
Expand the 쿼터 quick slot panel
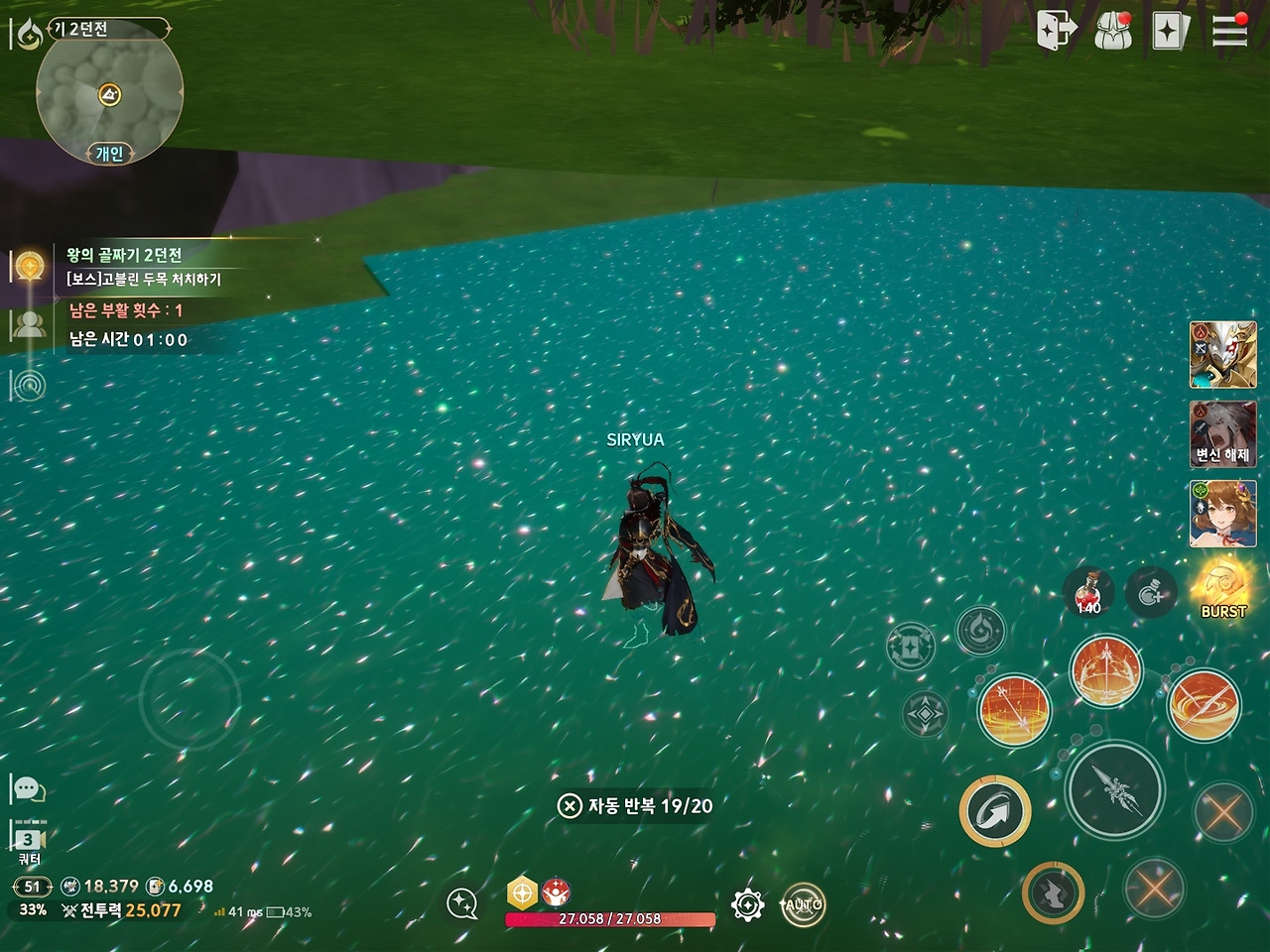click(x=27, y=838)
